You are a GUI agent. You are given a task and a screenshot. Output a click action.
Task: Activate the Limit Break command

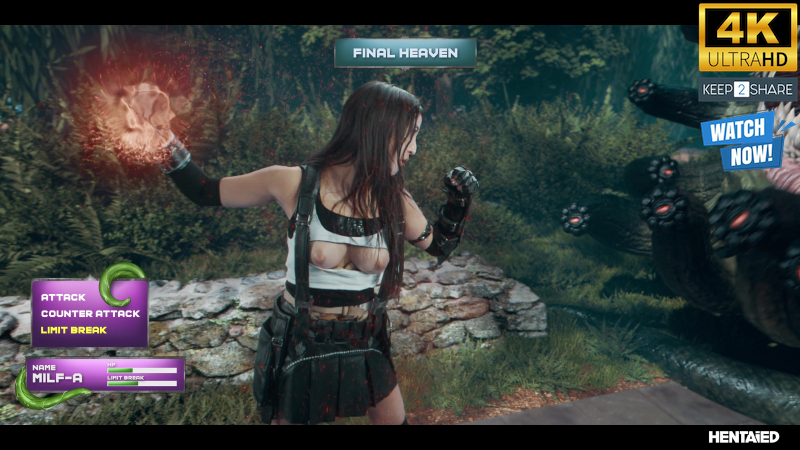73,330
